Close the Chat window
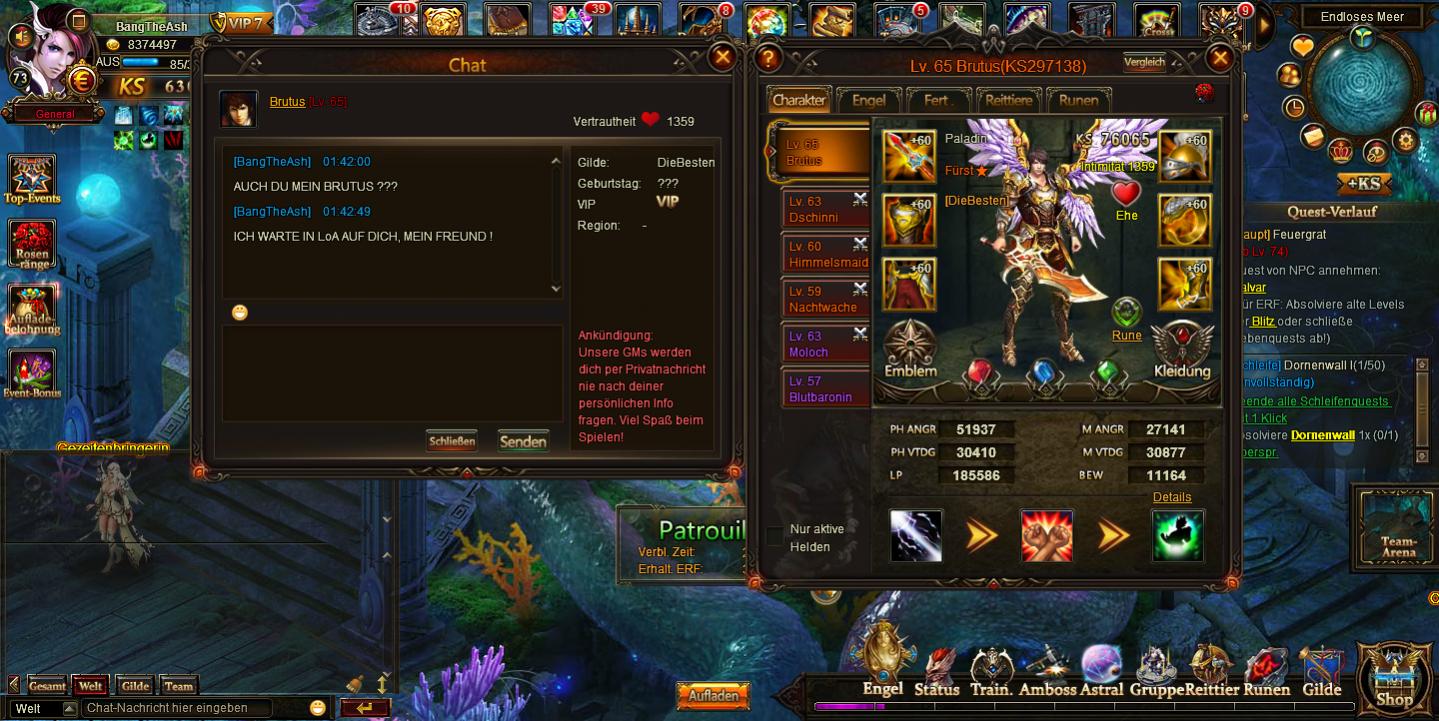This screenshot has width=1439, height=721. click(x=722, y=58)
